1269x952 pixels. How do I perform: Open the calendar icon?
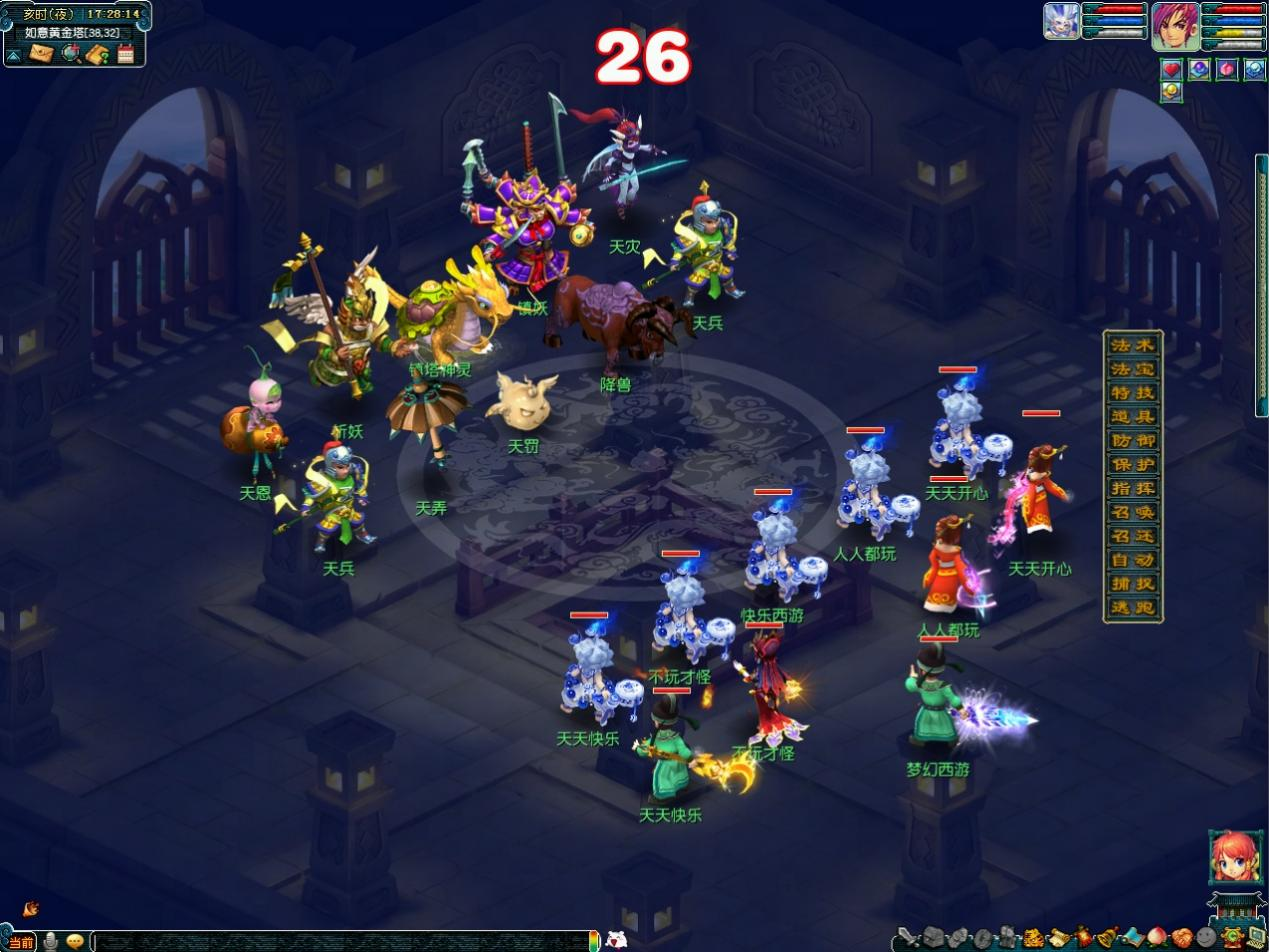[x=126, y=54]
